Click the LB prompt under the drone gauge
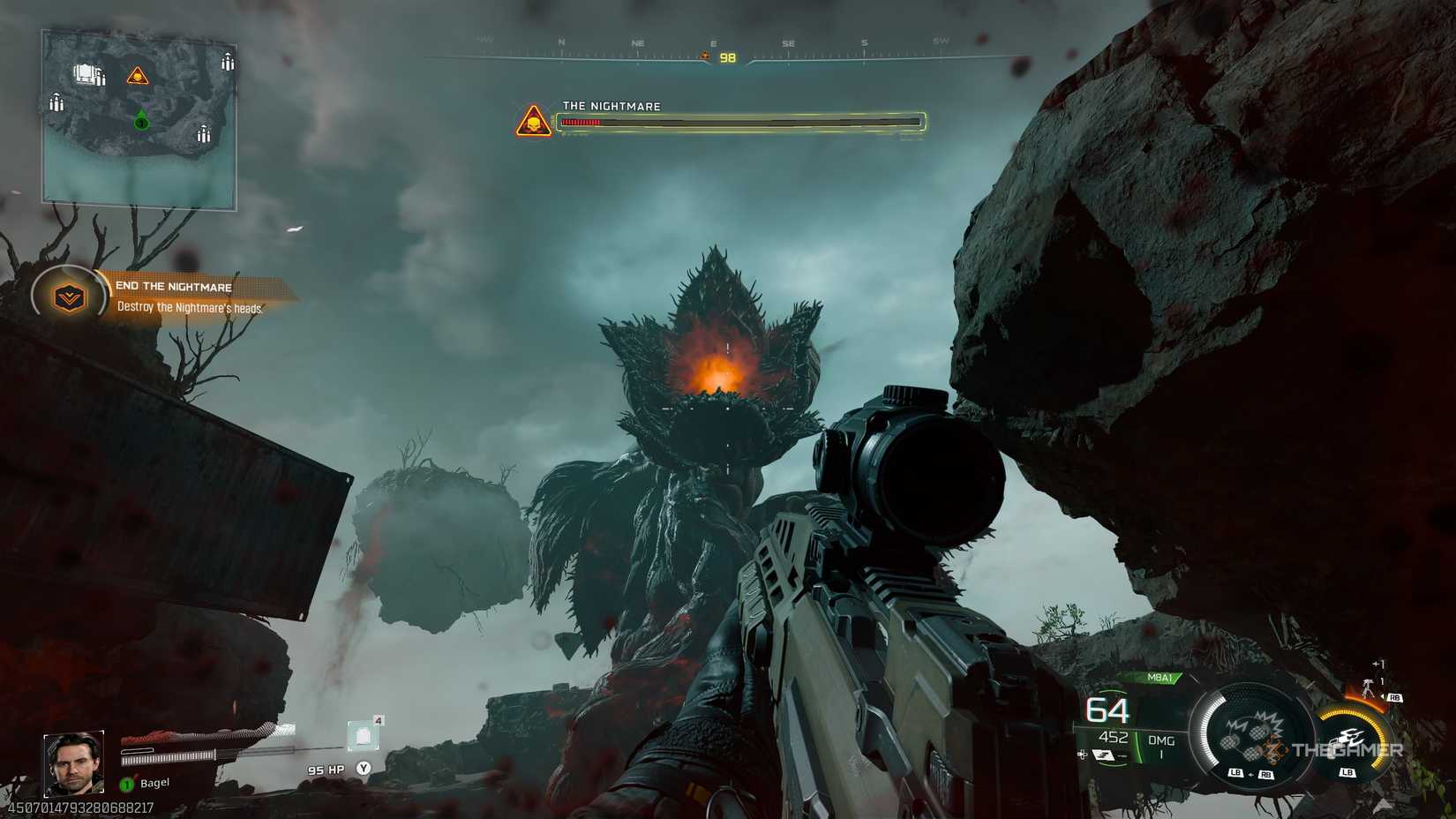The height and width of the screenshot is (819, 1456). [1347, 772]
